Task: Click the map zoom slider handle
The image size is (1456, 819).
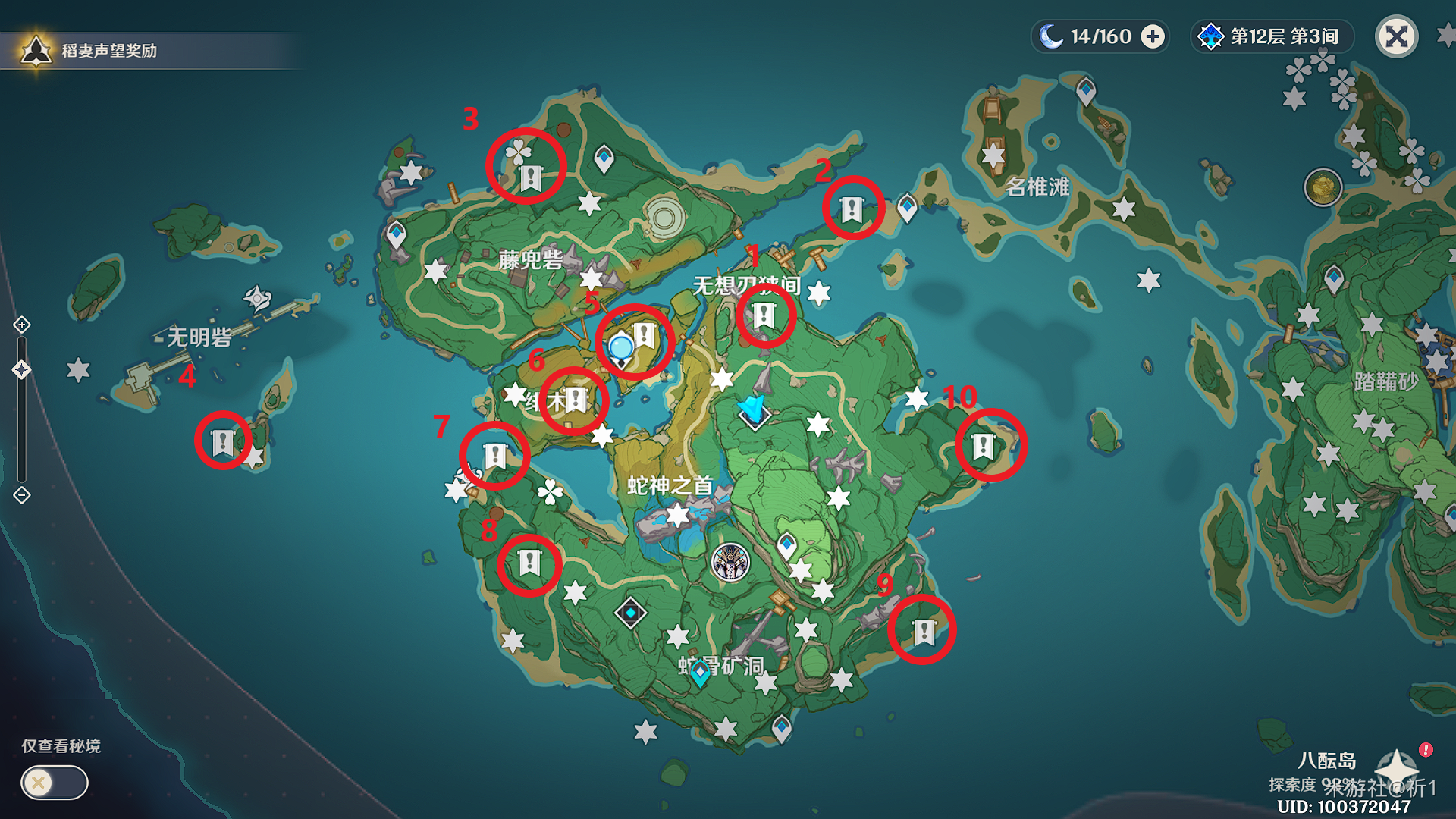Action: [22, 370]
